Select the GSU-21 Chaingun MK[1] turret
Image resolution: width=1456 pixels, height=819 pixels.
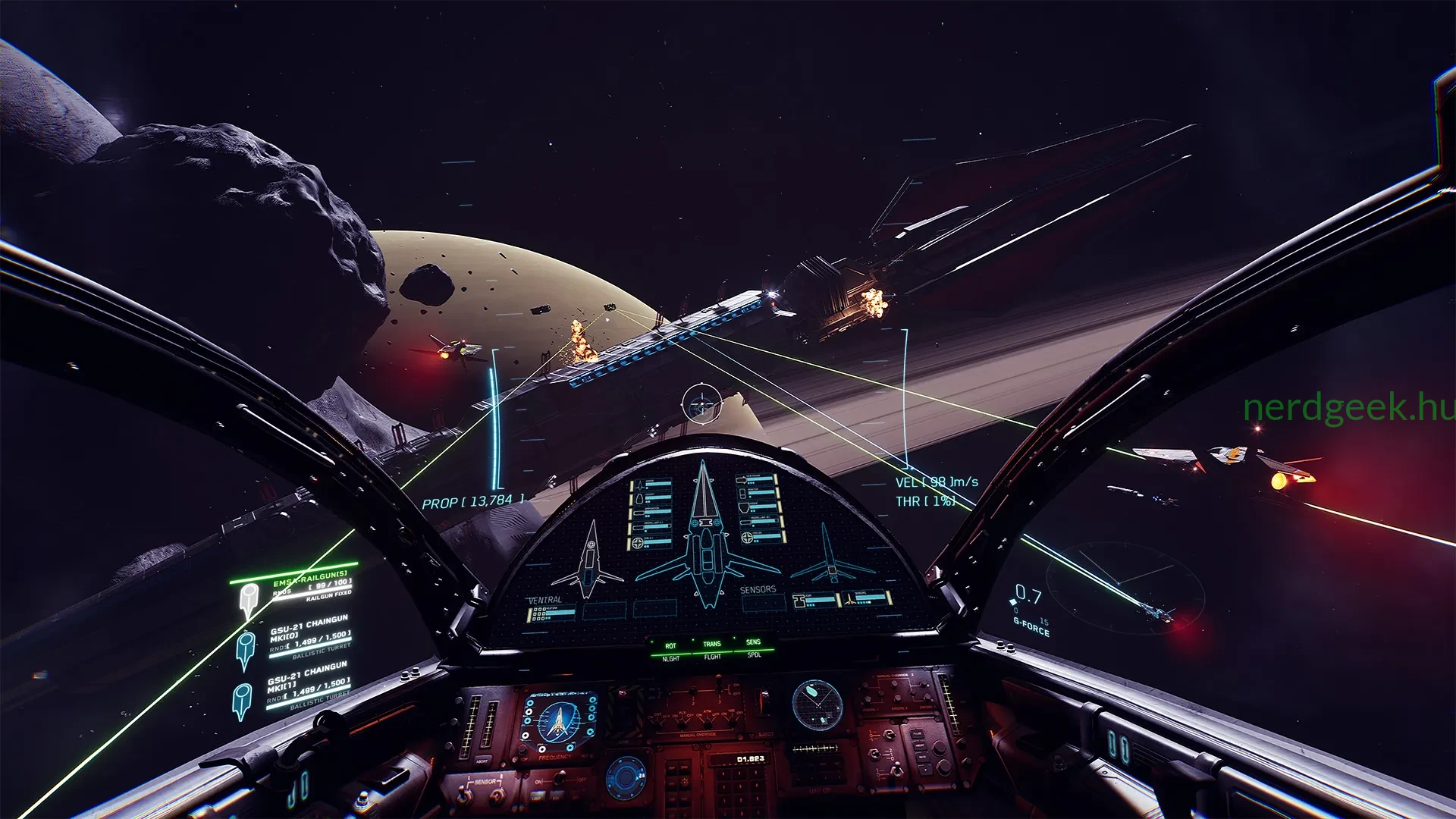pos(308,683)
